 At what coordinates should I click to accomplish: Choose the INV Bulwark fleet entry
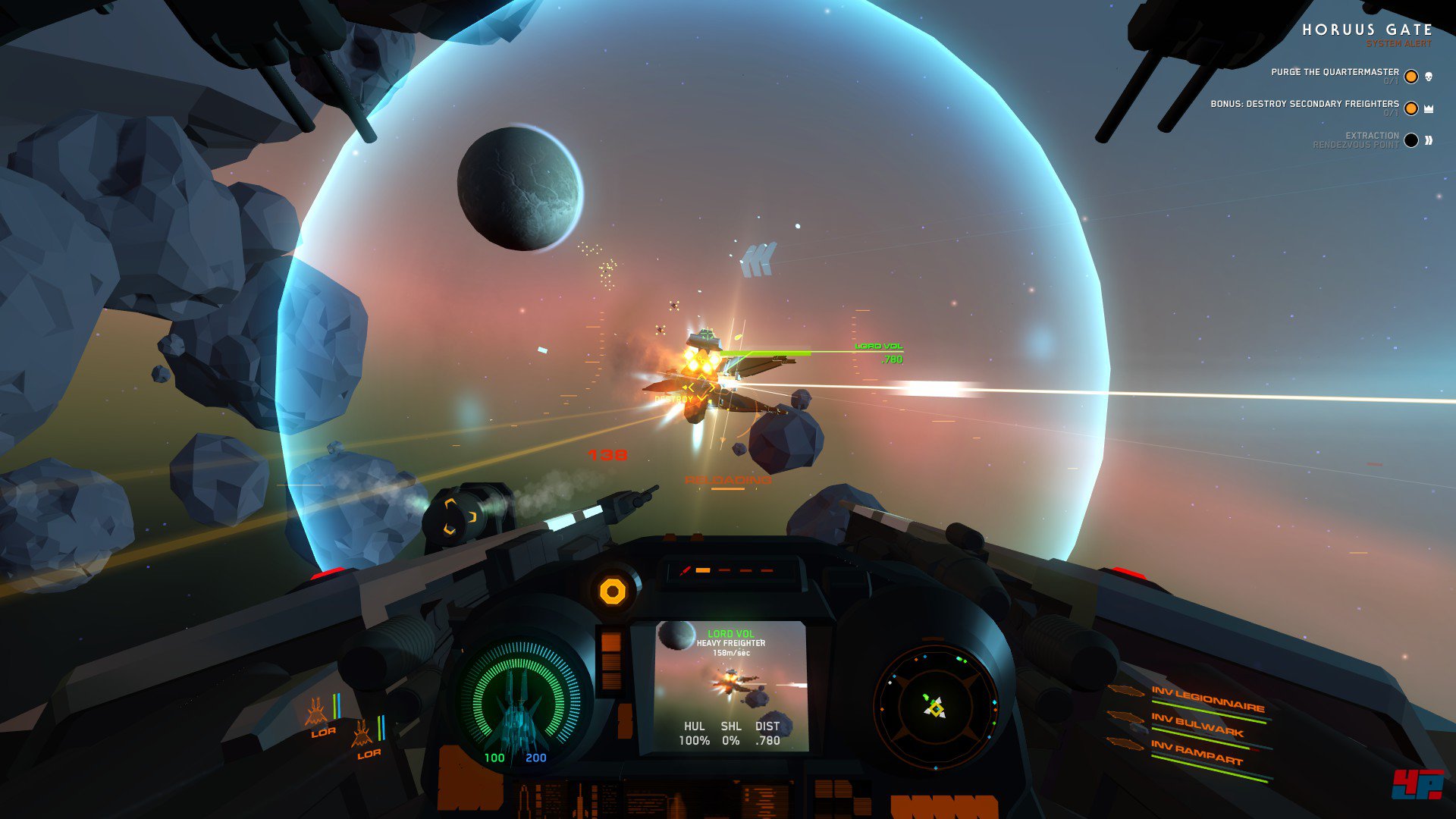(1197, 725)
